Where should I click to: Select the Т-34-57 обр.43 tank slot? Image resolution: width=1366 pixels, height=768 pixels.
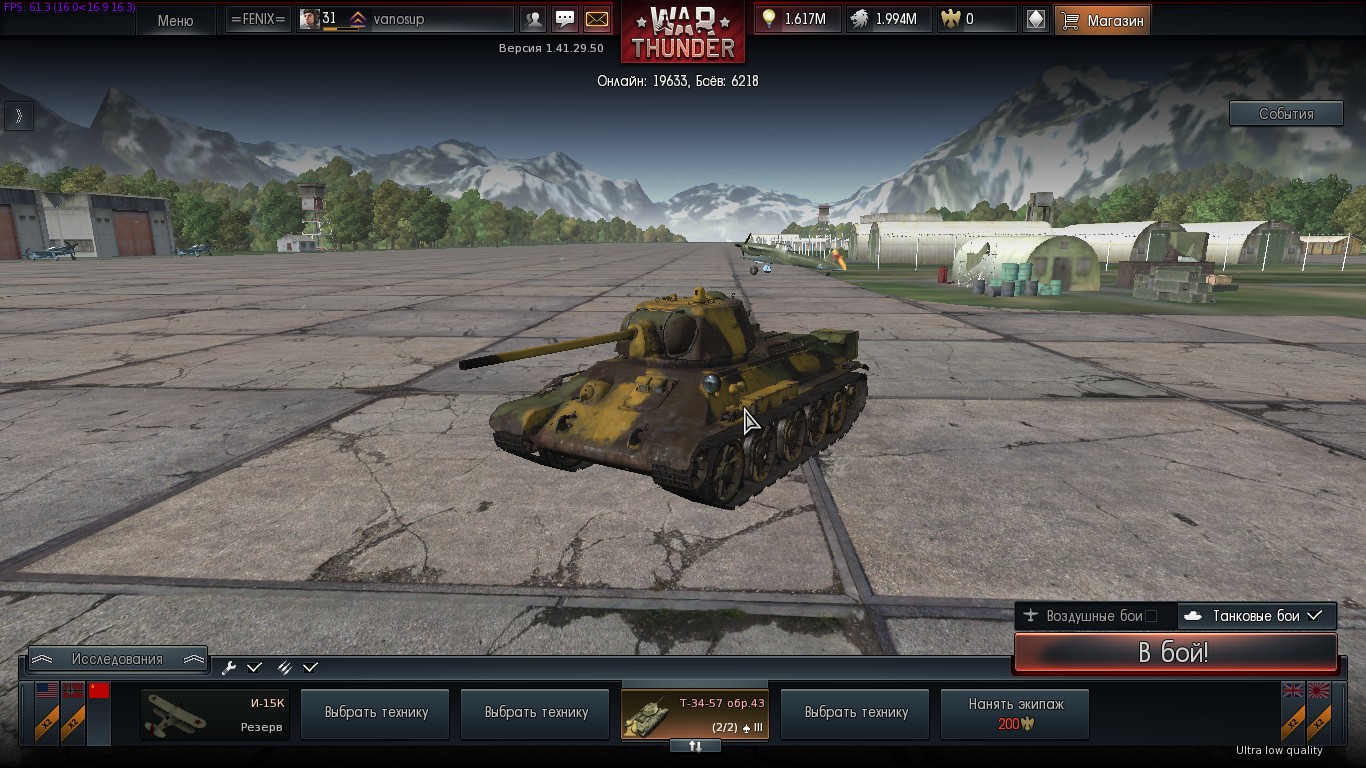click(695, 714)
